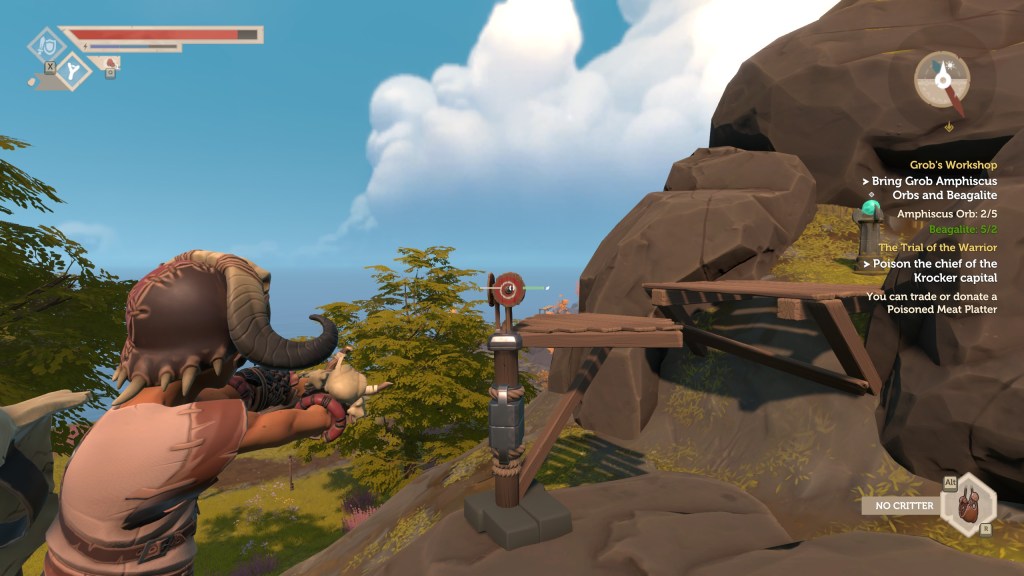The image size is (1024, 576).
Task: Select the sword and shield weapon icon
Action: 45,45
